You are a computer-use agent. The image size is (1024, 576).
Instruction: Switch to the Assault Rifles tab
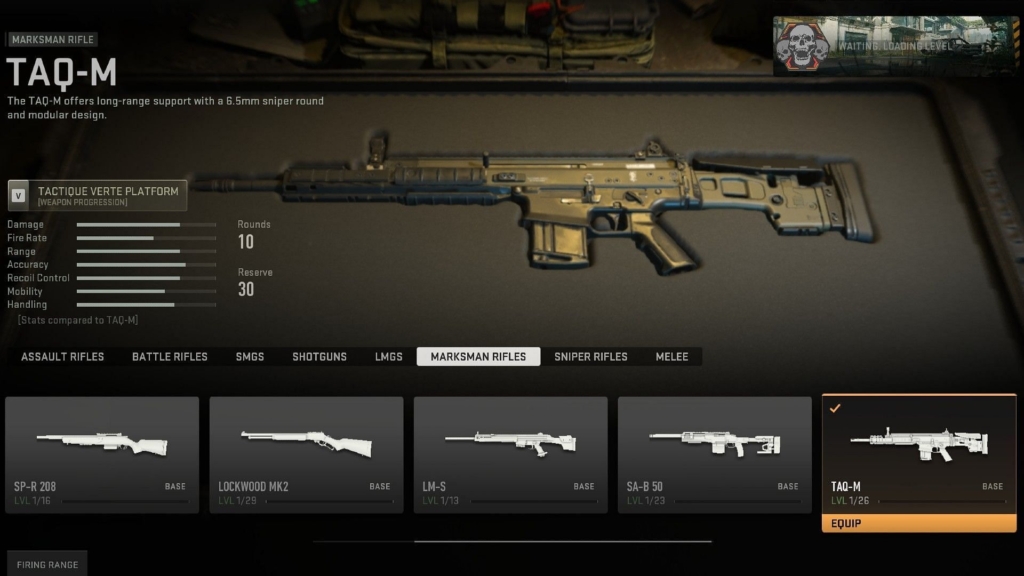[x=62, y=357]
